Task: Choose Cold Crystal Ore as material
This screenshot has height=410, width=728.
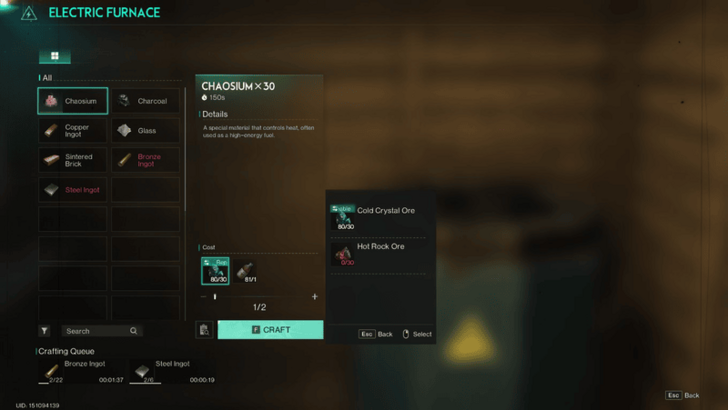Action: pos(379,216)
